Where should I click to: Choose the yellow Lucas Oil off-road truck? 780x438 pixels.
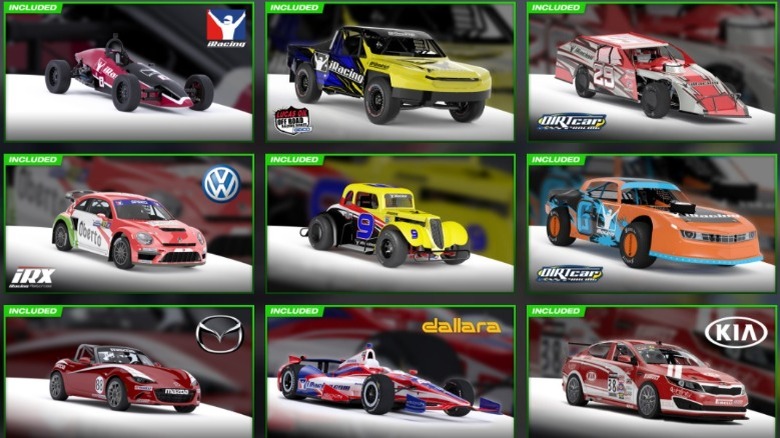[390, 72]
